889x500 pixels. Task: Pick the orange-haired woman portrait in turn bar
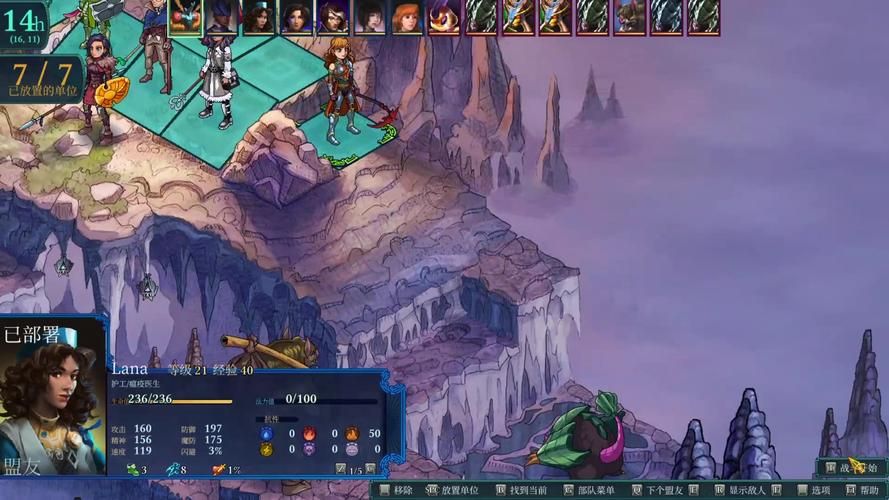407,17
